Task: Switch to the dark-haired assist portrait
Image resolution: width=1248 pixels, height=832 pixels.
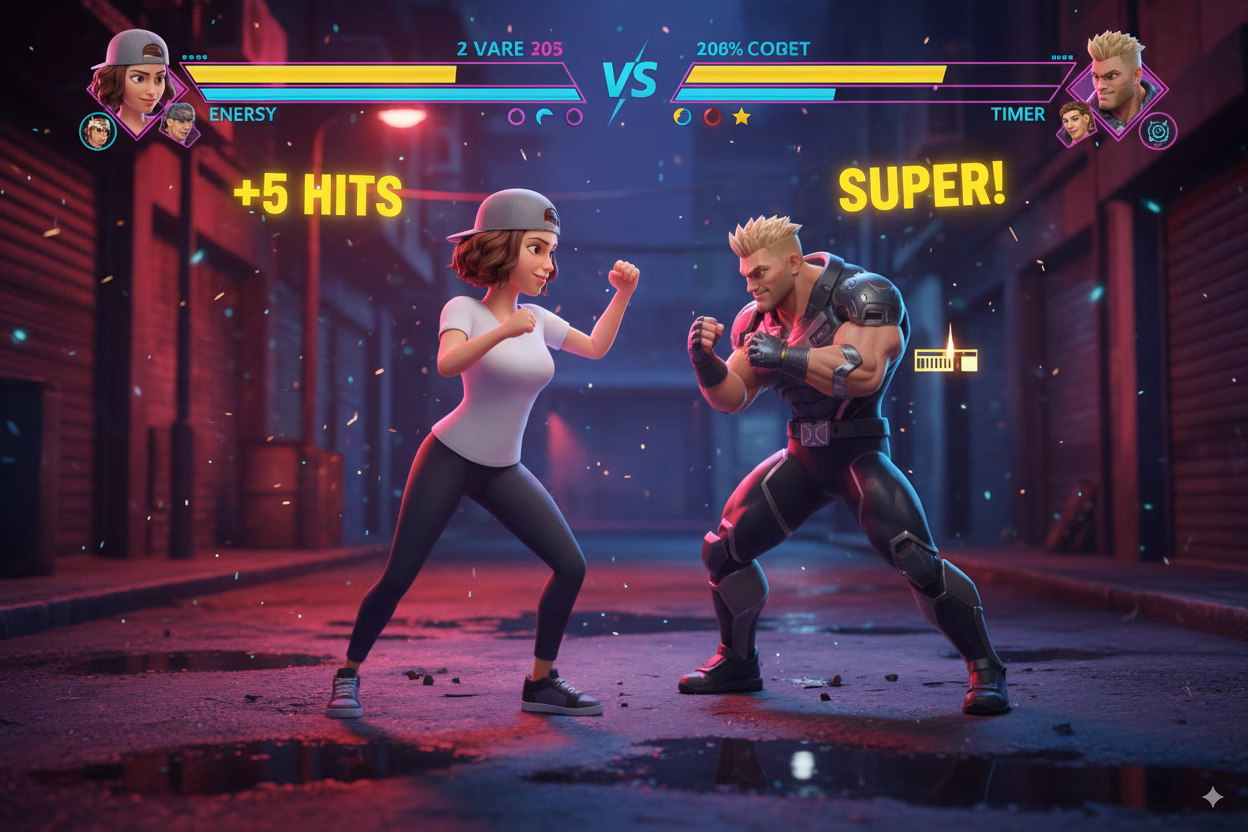Action: (x=178, y=122)
